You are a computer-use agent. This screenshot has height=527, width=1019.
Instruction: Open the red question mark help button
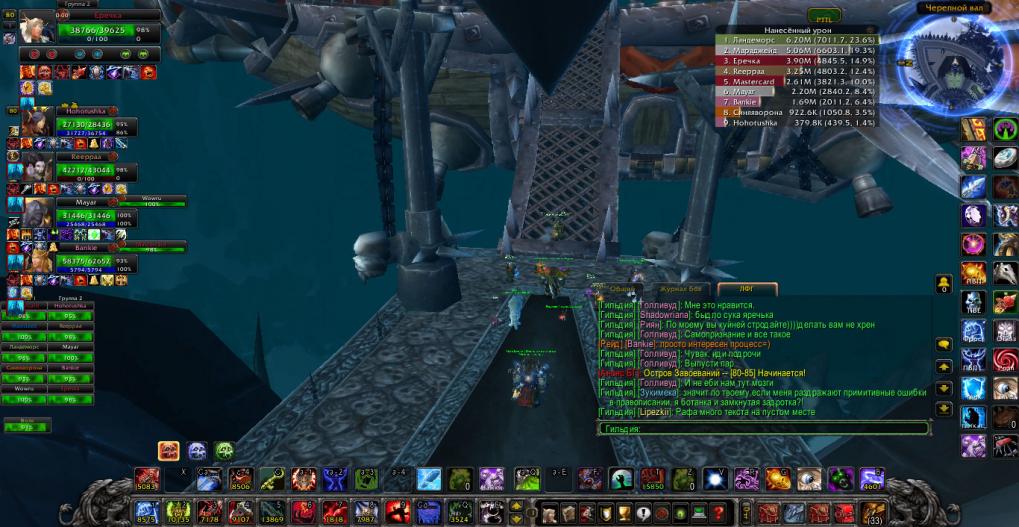coord(717,512)
